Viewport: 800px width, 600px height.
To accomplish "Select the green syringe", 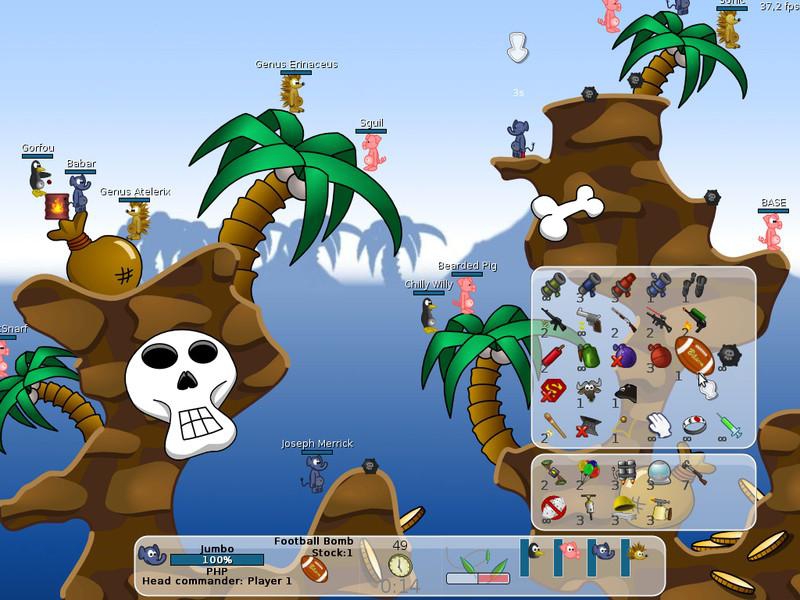I will [x=728, y=425].
